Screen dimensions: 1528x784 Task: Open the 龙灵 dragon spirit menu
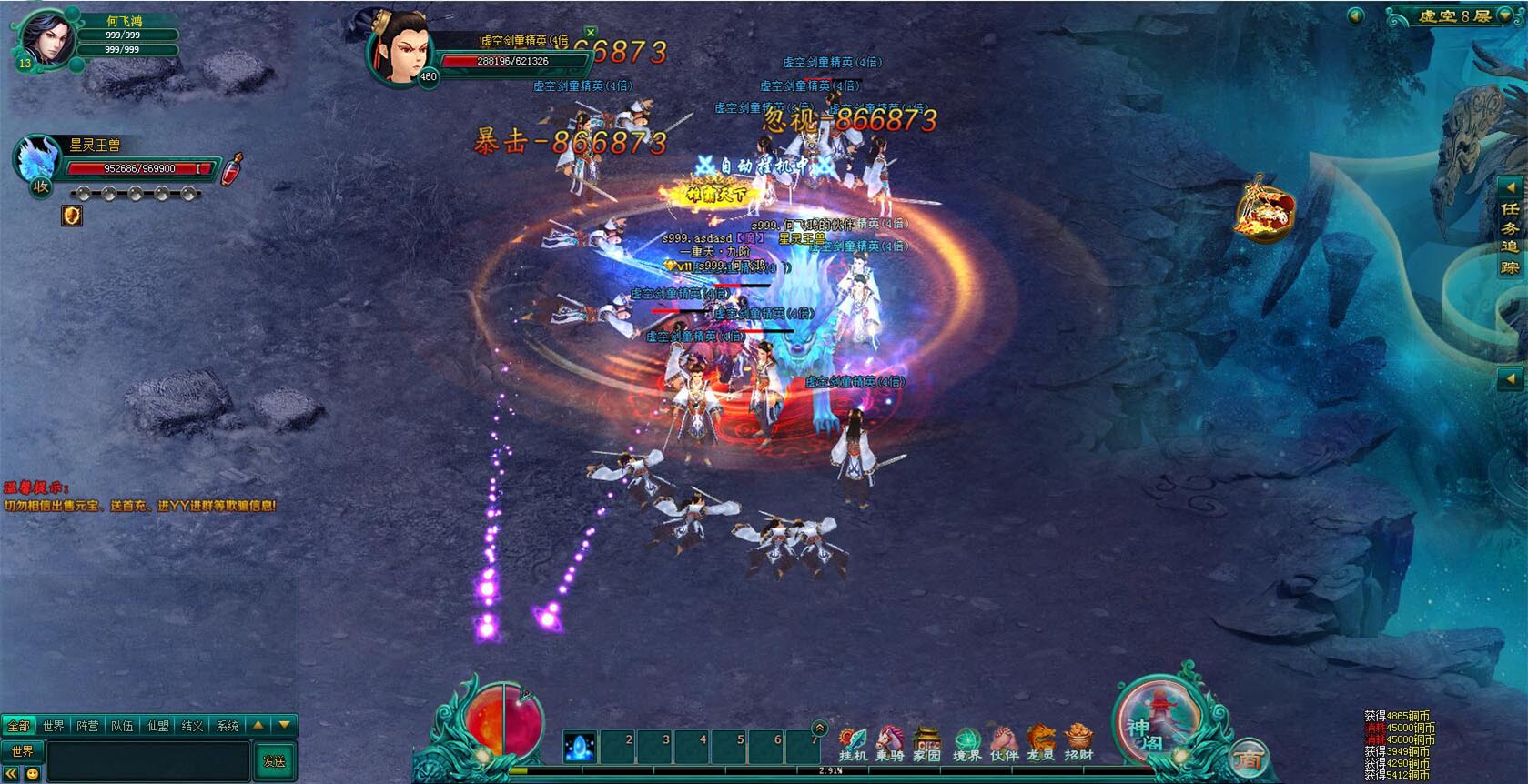click(x=1040, y=744)
